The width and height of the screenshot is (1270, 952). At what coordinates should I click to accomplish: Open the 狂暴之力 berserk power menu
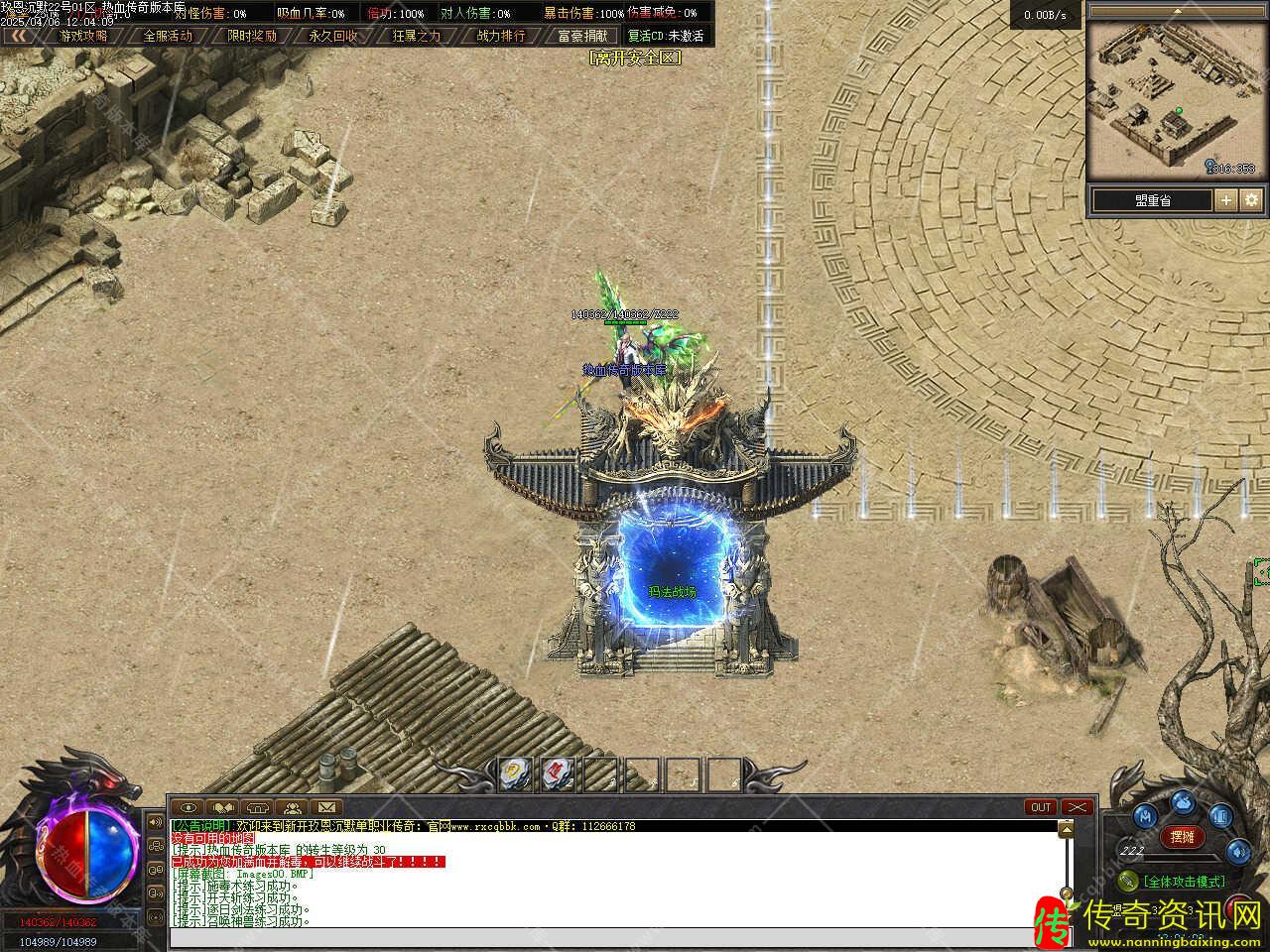(417, 36)
